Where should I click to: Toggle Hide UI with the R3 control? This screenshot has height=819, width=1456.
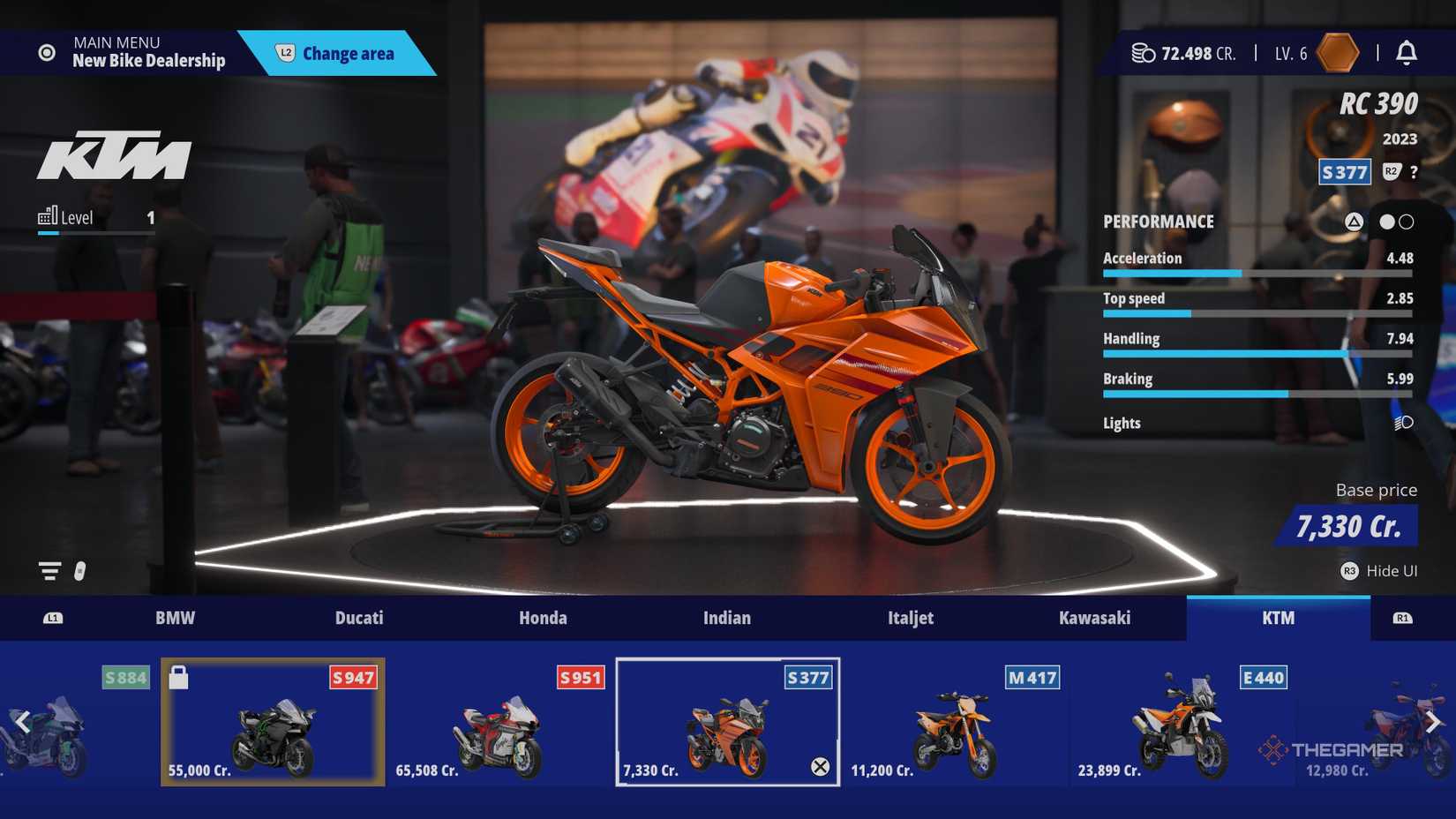coord(1349,571)
